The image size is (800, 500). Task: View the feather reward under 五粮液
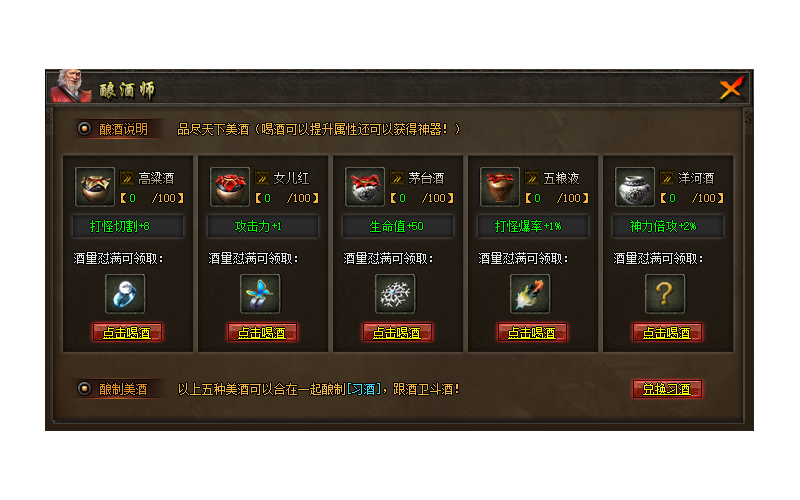pyautogui.click(x=531, y=293)
